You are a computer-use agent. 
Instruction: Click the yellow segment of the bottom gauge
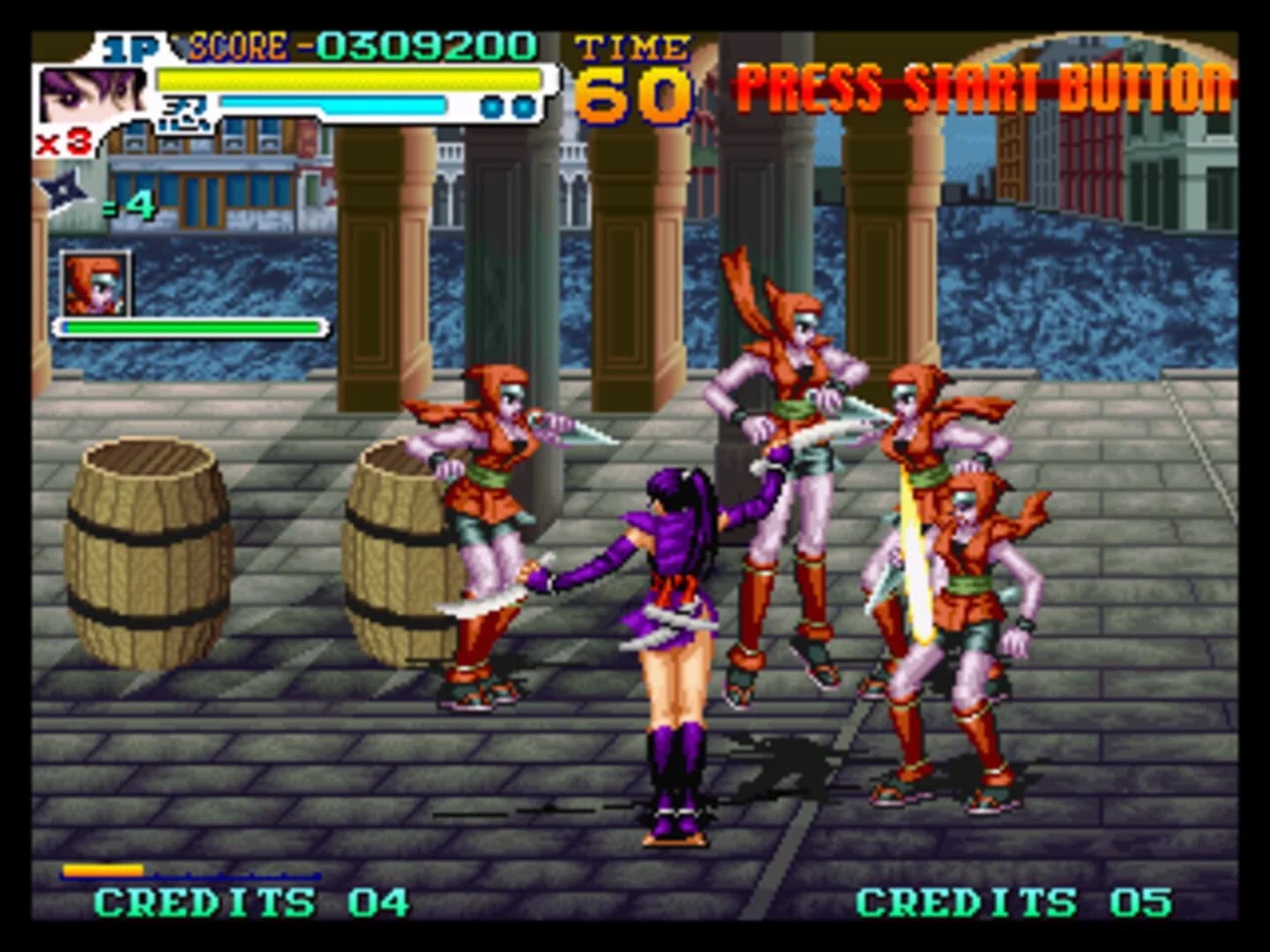point(101,868)
